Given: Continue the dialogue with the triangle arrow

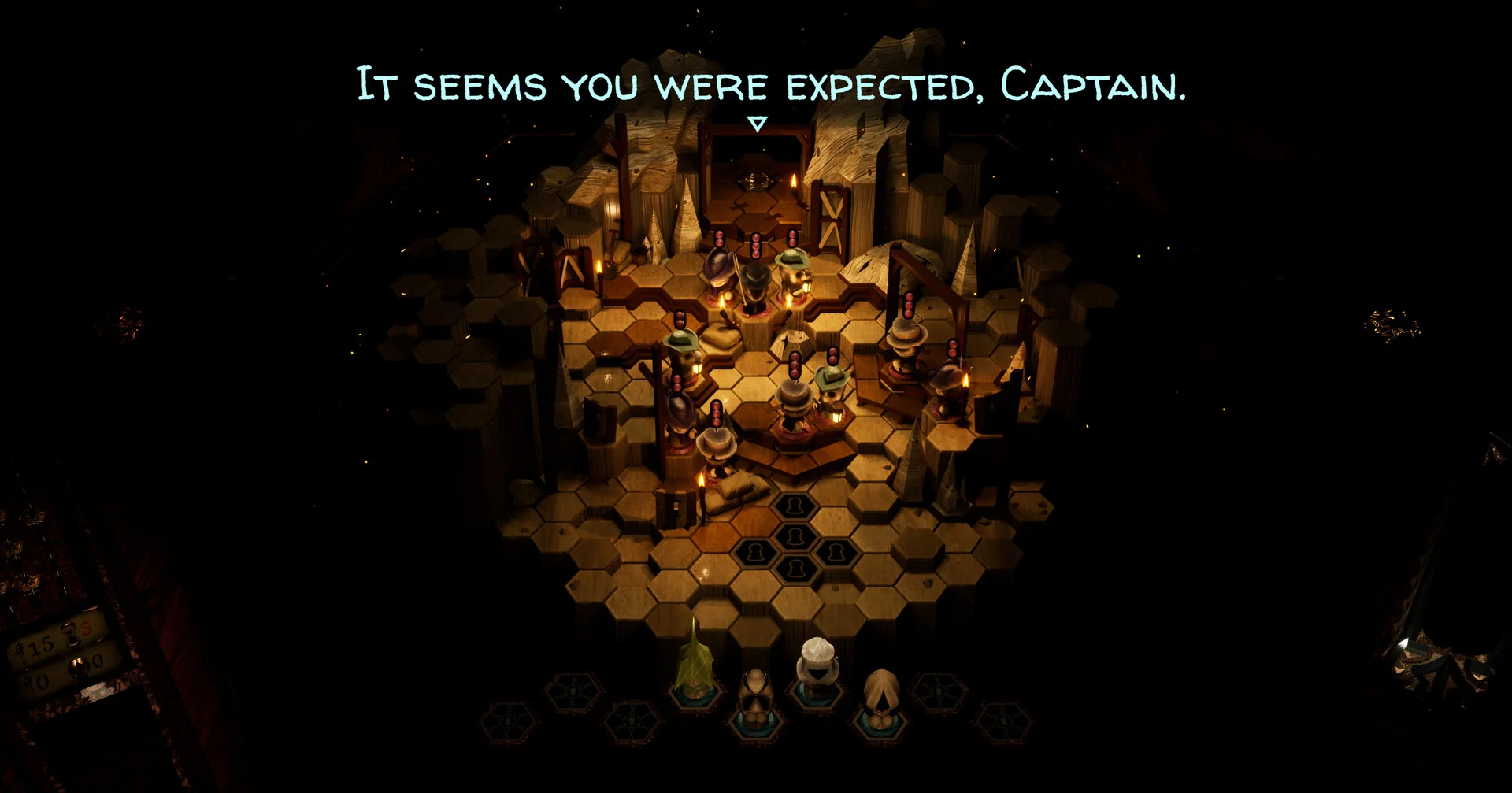Looking at the screenshot, I should [x=757, y=124].
